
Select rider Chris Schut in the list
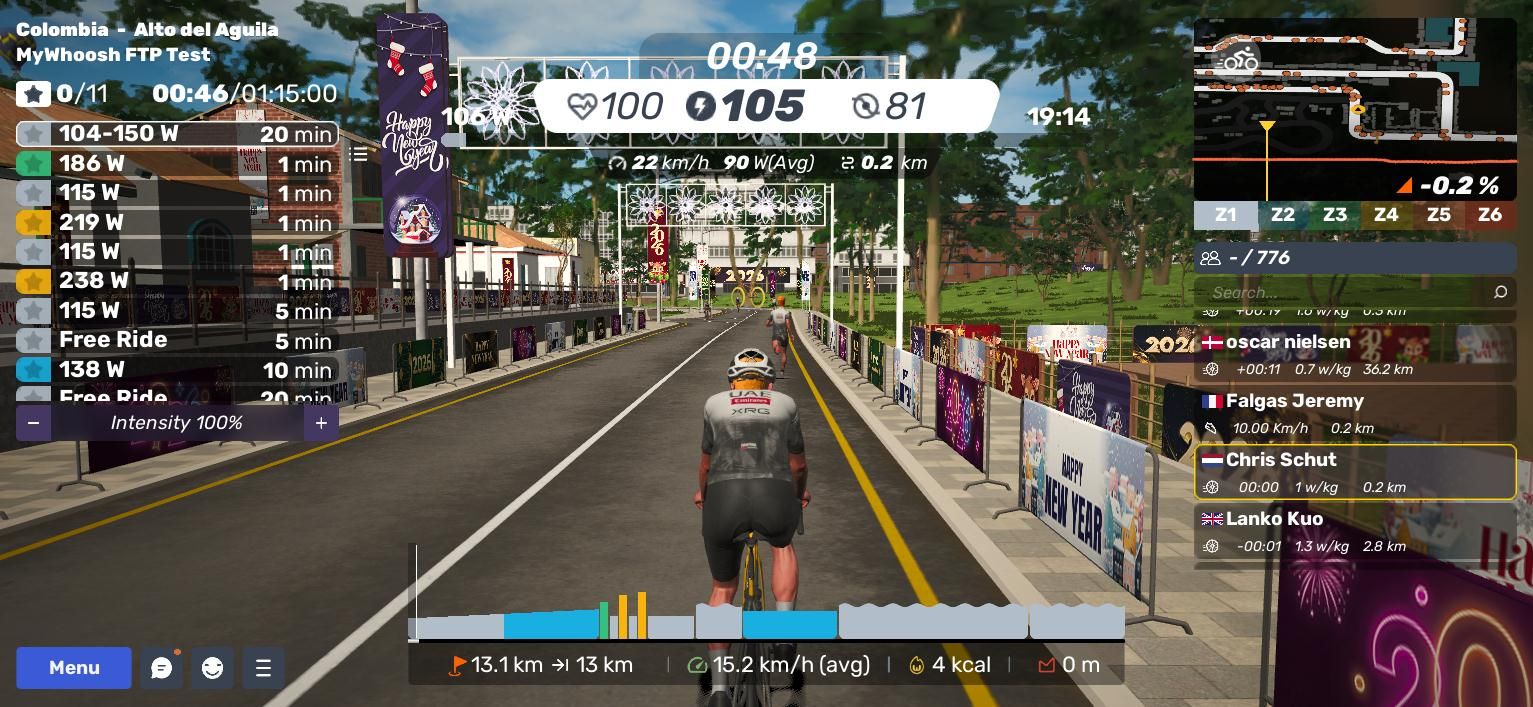coord(1355,472)
